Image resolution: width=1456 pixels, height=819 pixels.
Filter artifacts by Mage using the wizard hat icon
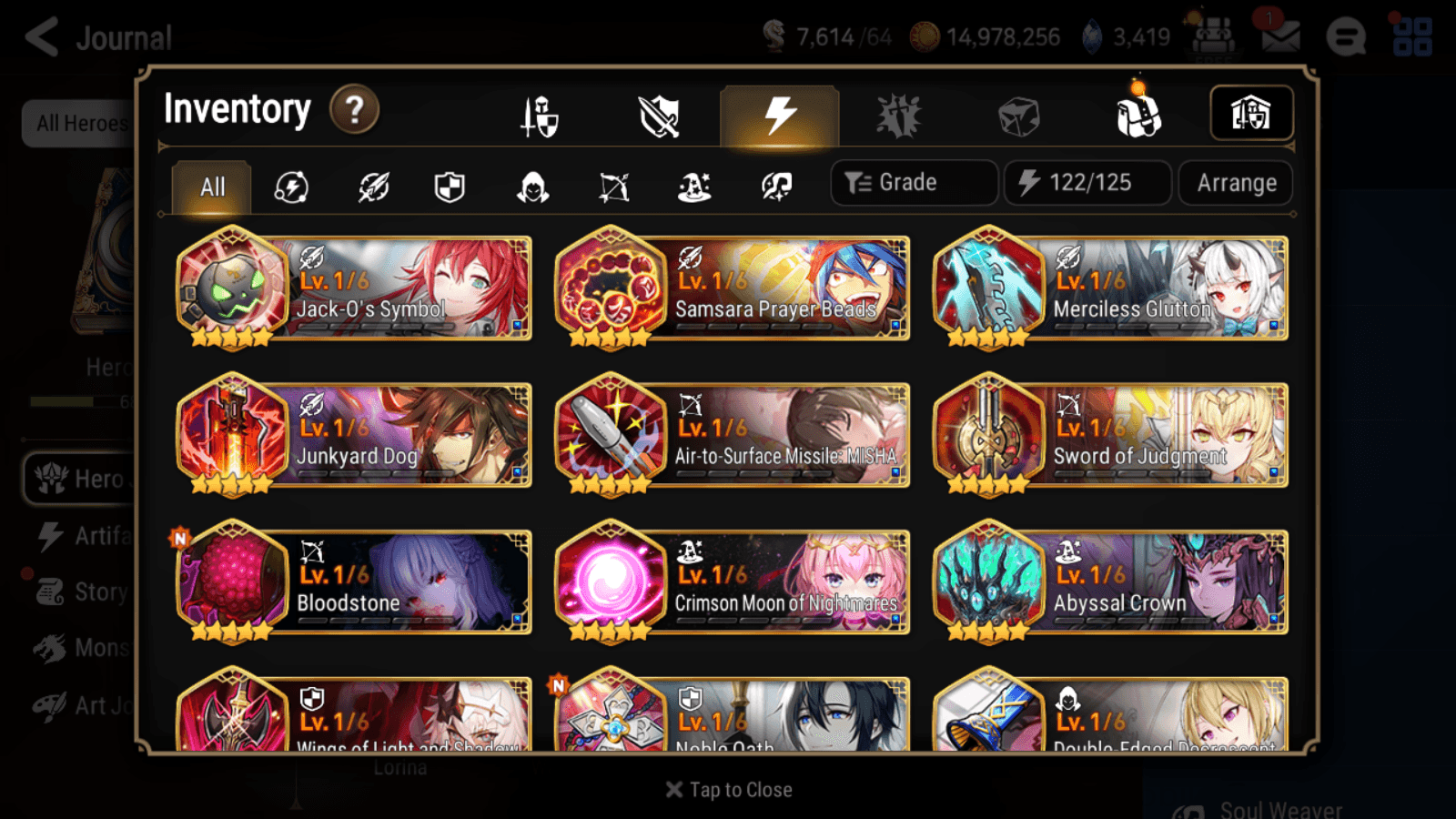695,187
